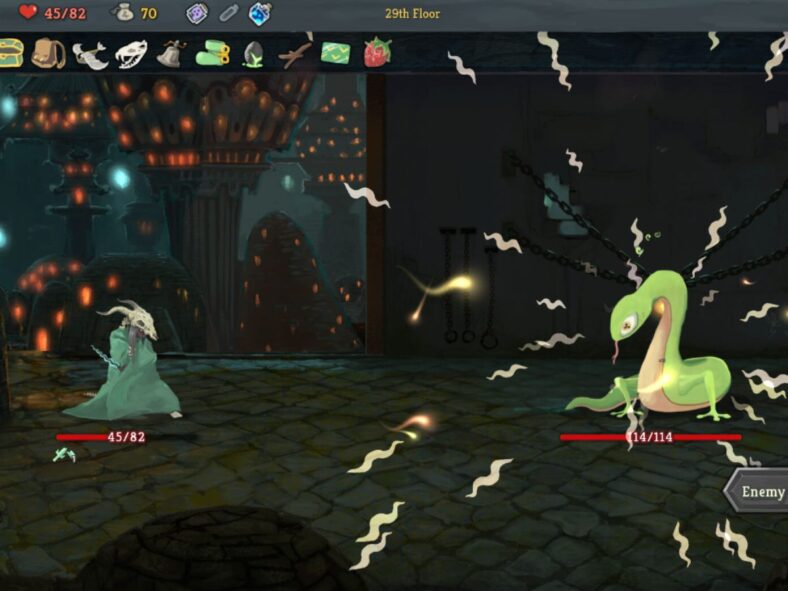Inspect the dark egg relic
The height and width of the screenshot is (591, 788).
pos(253,53)
